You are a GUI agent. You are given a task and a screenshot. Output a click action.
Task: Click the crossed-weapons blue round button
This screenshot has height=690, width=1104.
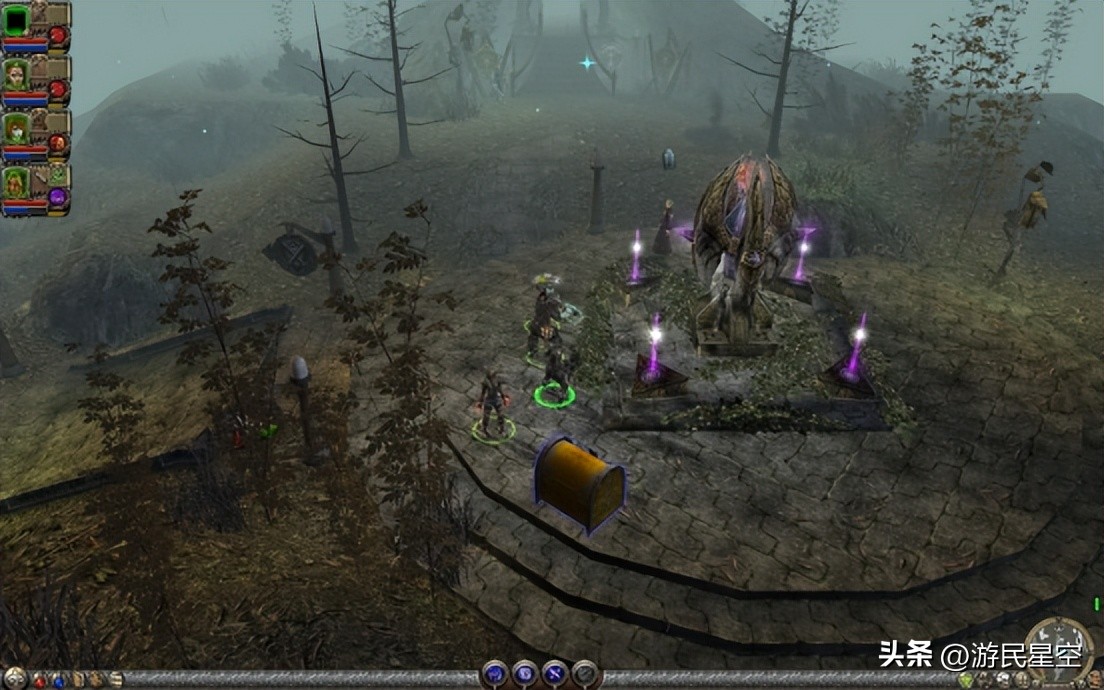pyautogui.click(x=556, y=675)
